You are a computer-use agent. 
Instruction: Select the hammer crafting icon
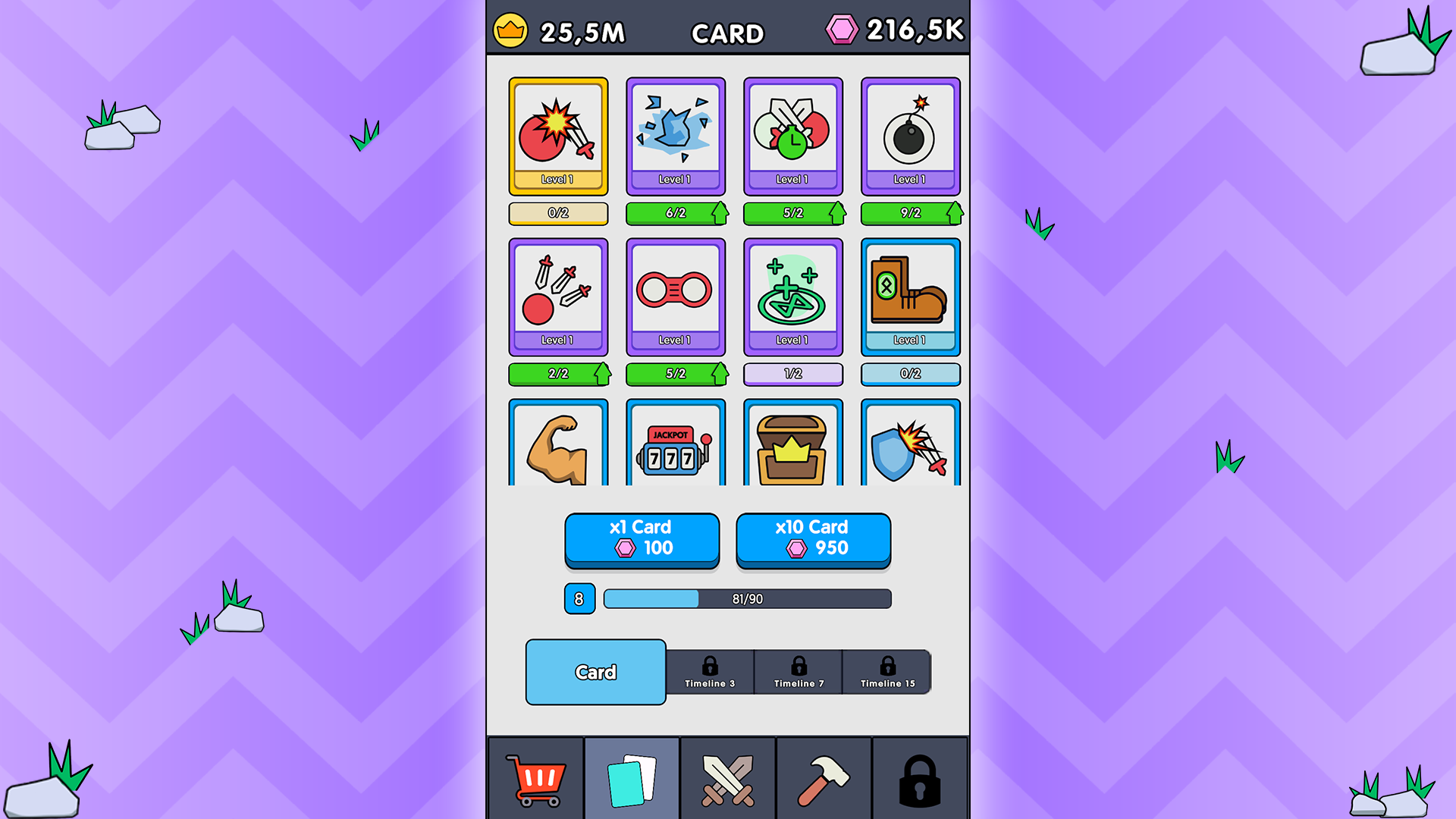pos(824,778)
